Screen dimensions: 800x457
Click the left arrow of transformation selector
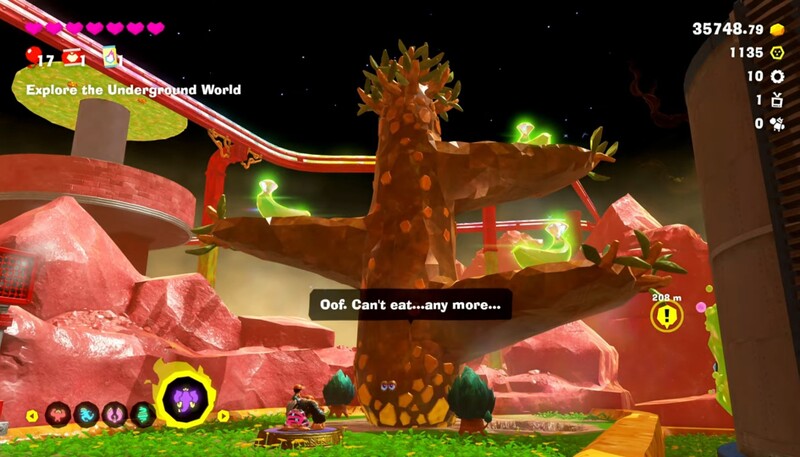(x=32, y=415)
